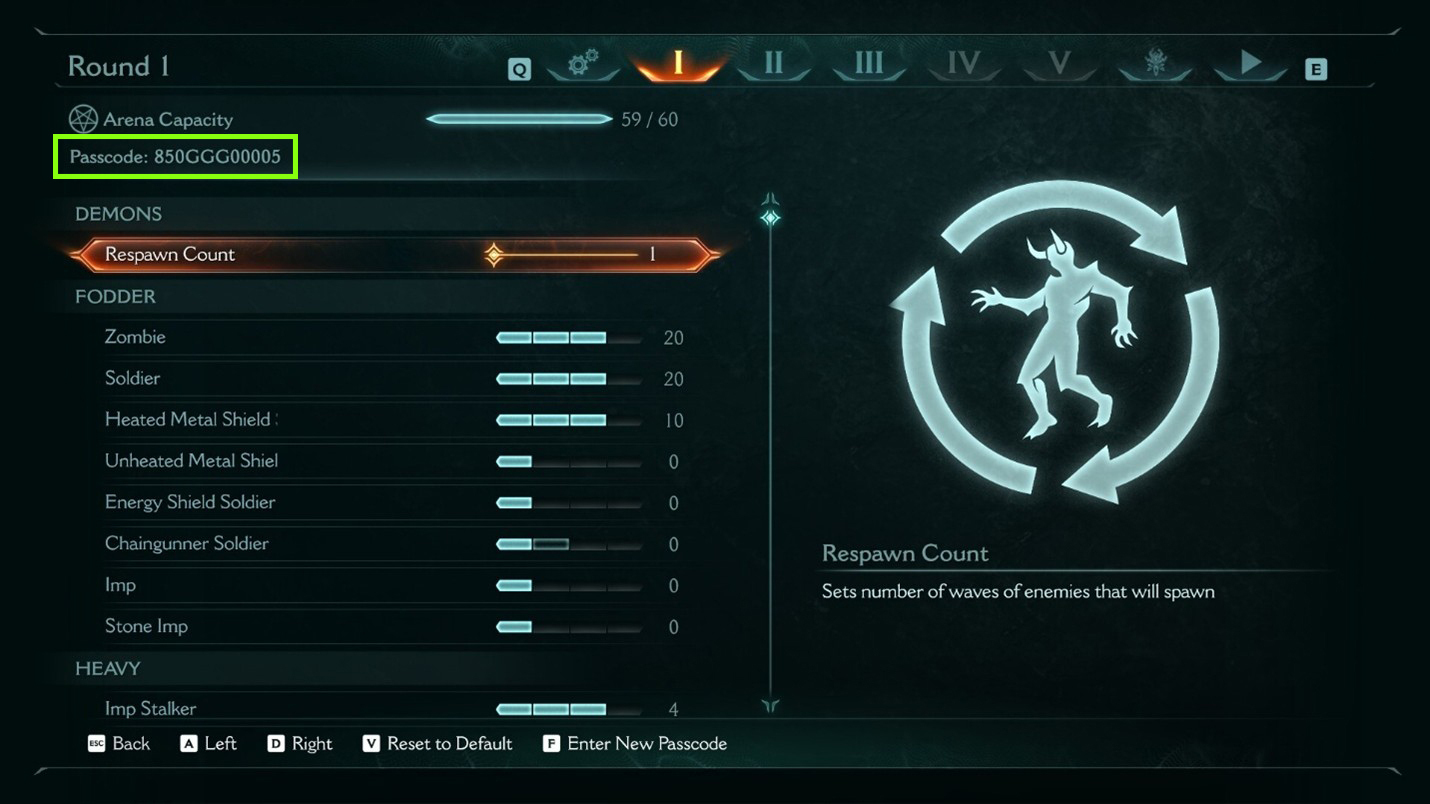1430x804 pixels.
Task: Collapse the FODDER enemy section
Action: [112, 297]
